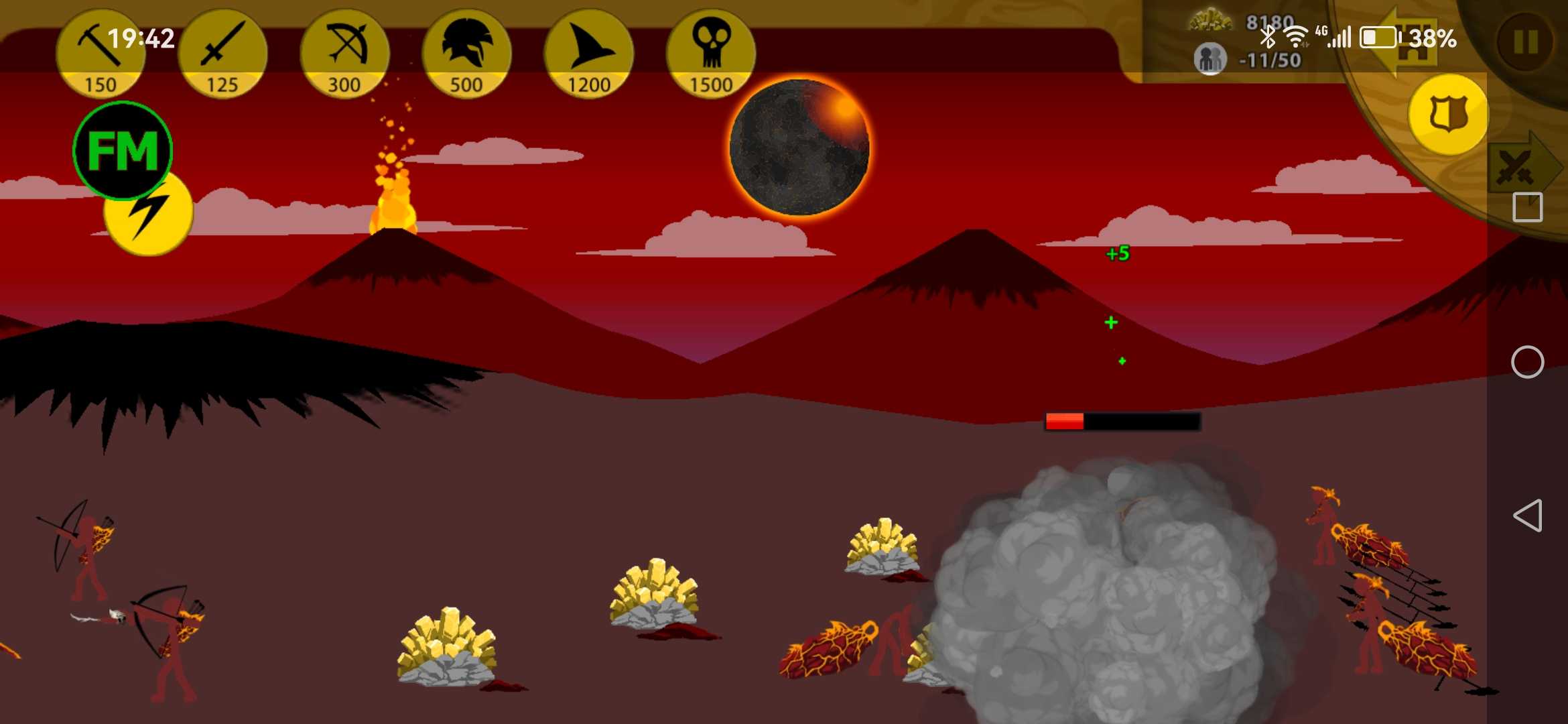The width and height of the screenshot is (1568, 724).
Task: Train a miner for 150 gold
Action: (x=101, y=54)
